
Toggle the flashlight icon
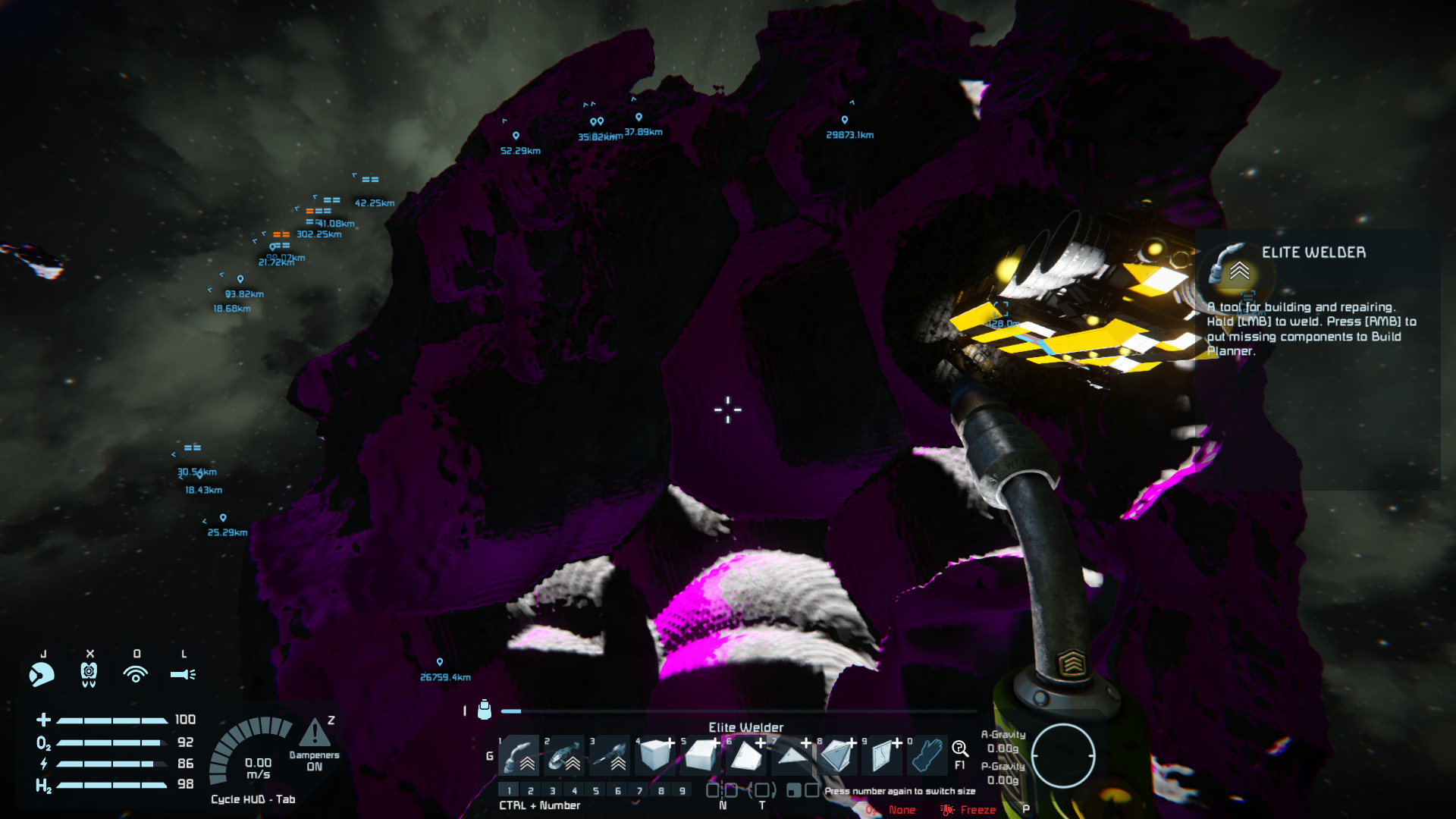[183, 673]
